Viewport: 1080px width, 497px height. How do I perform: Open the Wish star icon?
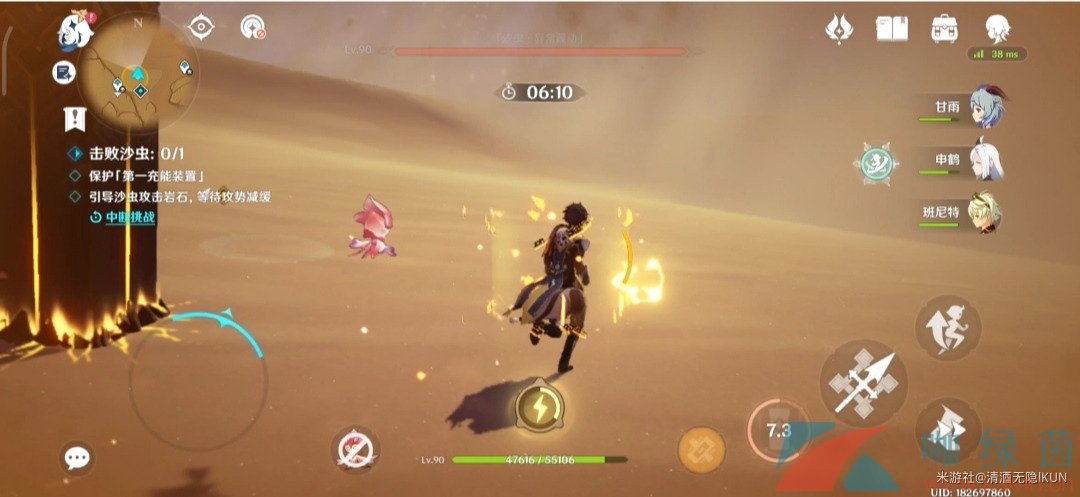(839, 29)
